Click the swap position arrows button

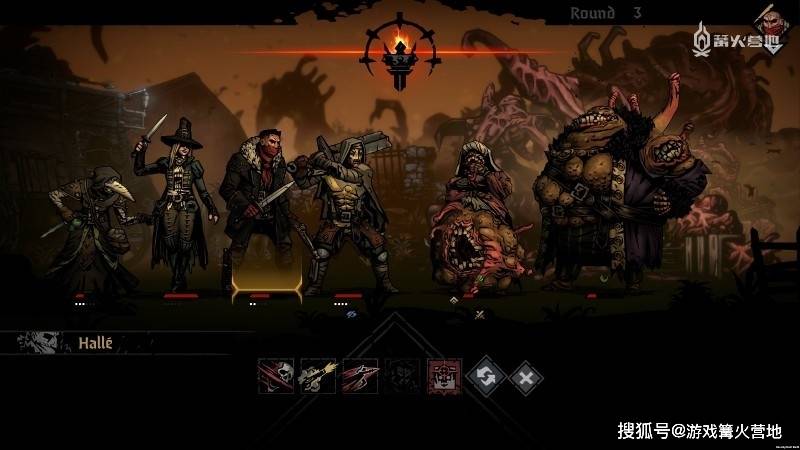(486, 377)
